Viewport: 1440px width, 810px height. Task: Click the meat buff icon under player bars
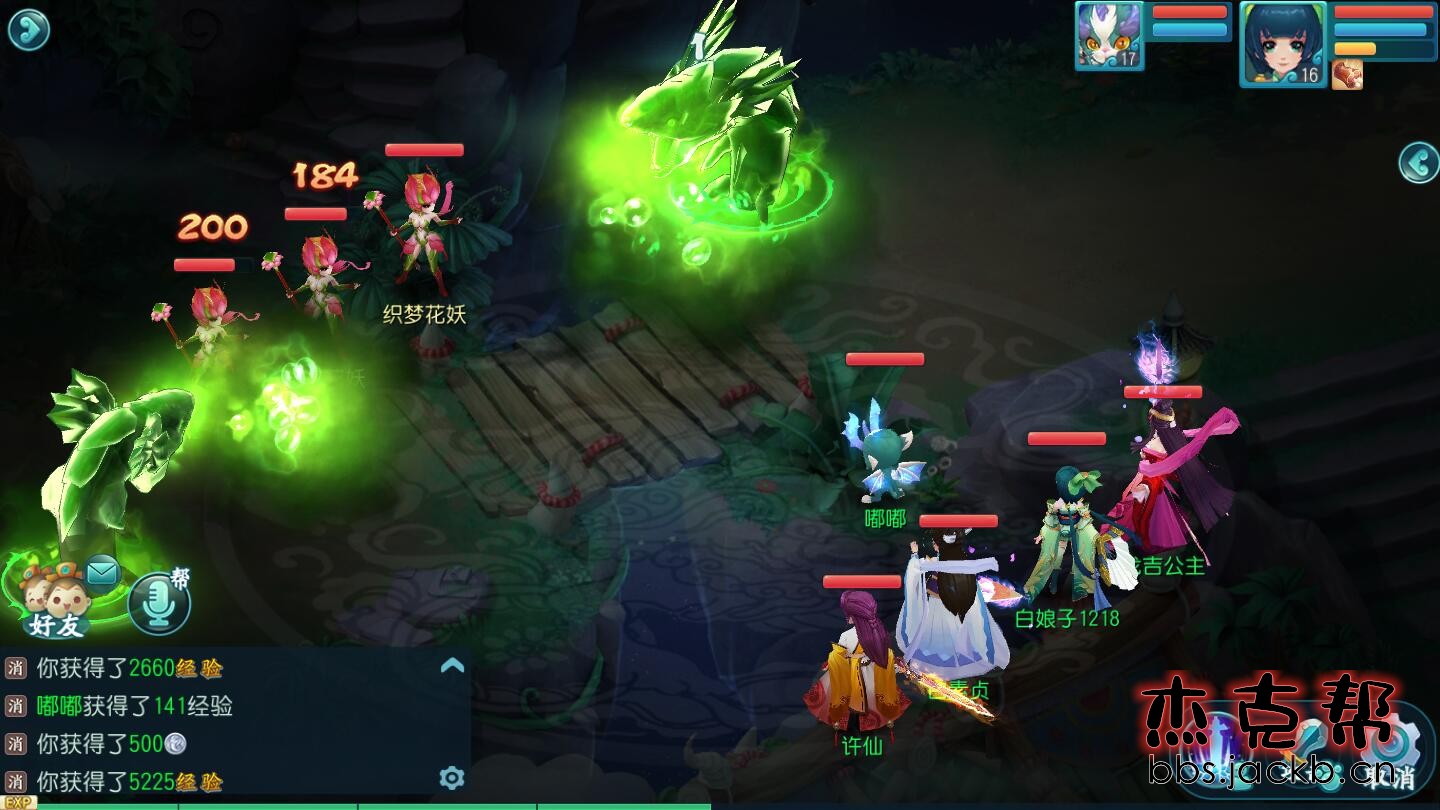tap(1347, 75)
